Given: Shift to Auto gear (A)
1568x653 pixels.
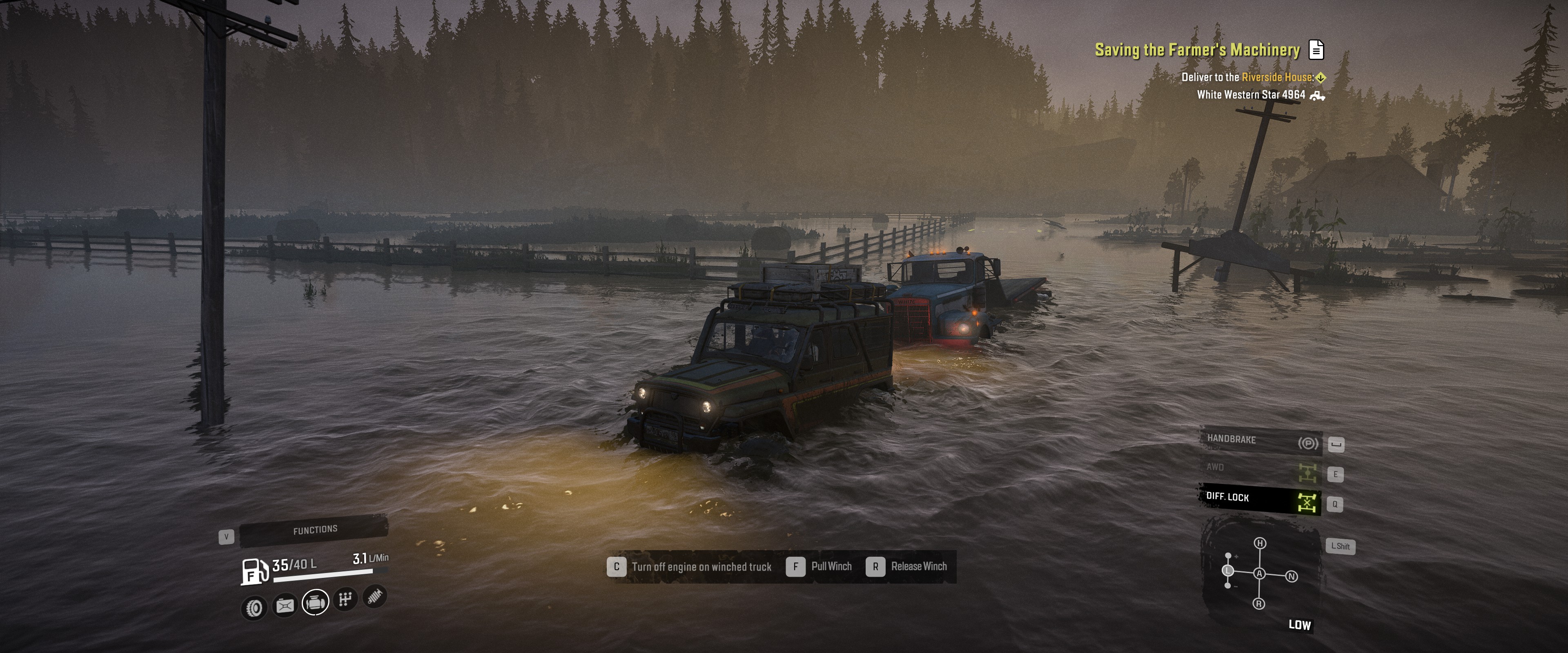Looking at the screenshot, I should [1259, 573].
